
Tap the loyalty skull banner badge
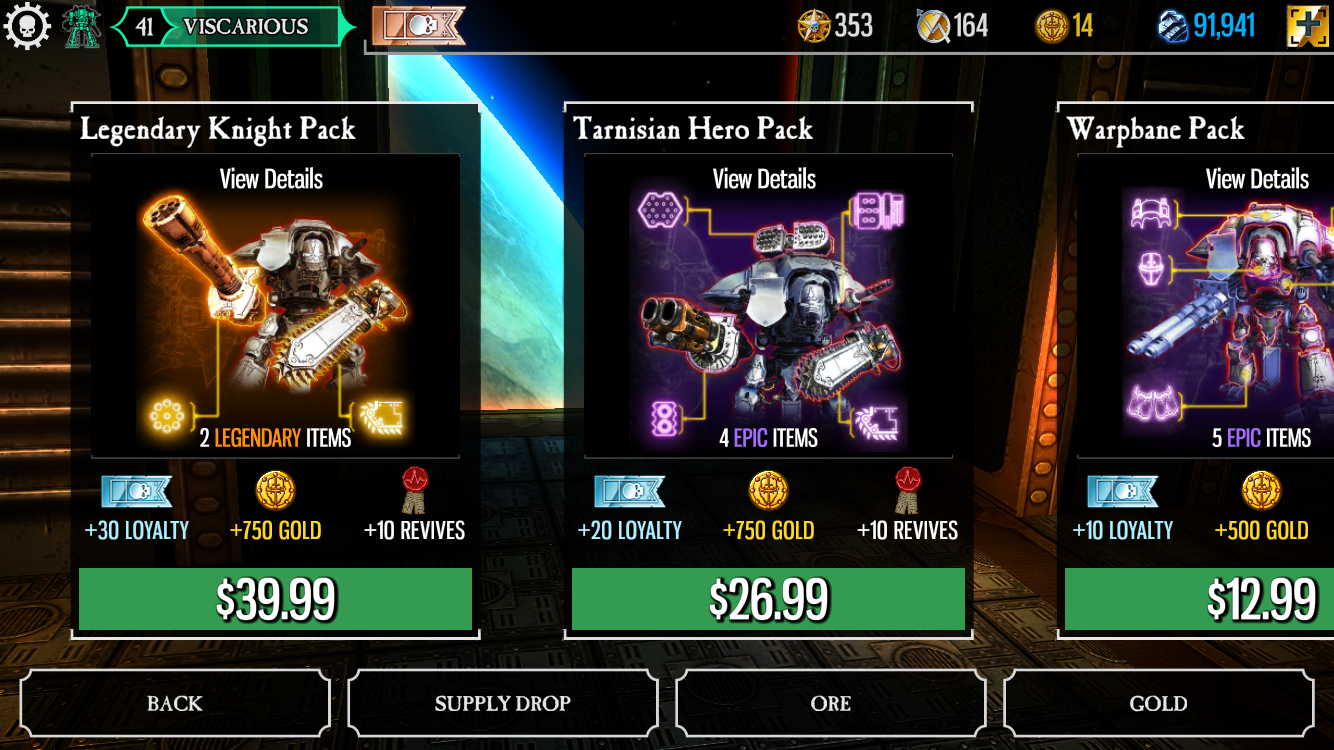tap(418, 26)
